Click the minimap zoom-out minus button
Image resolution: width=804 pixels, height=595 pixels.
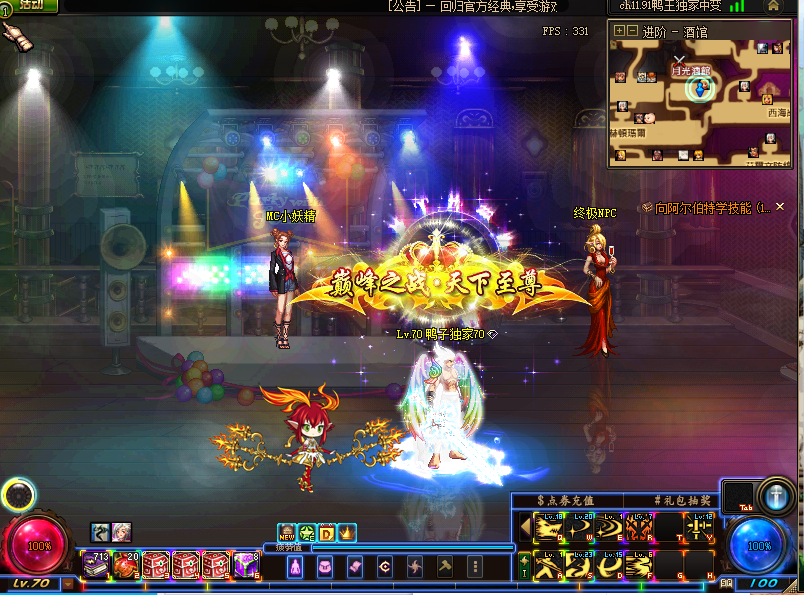point(632,30)
